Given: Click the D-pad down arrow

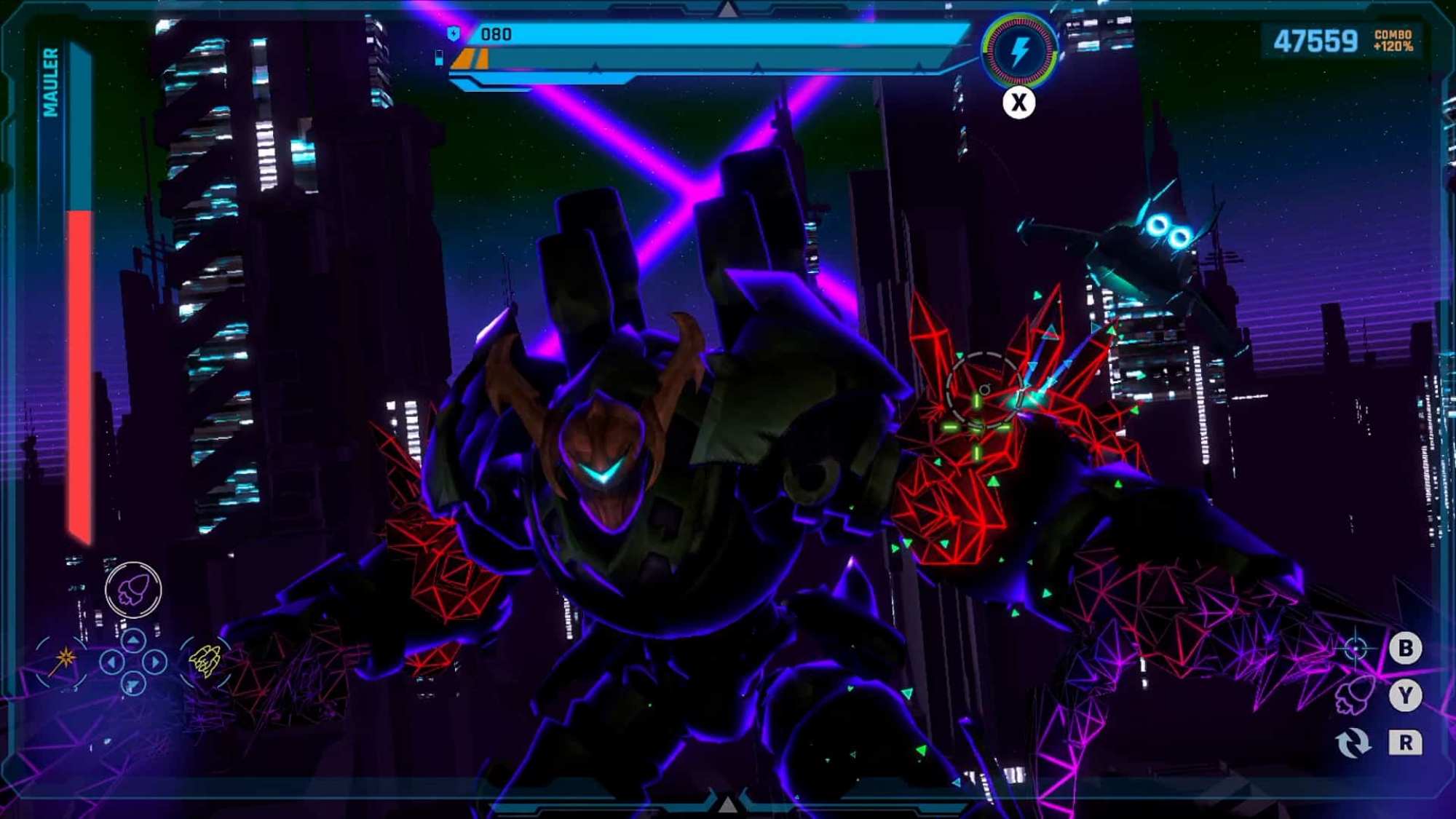Looking at the screenshot, I should point(132,684).
